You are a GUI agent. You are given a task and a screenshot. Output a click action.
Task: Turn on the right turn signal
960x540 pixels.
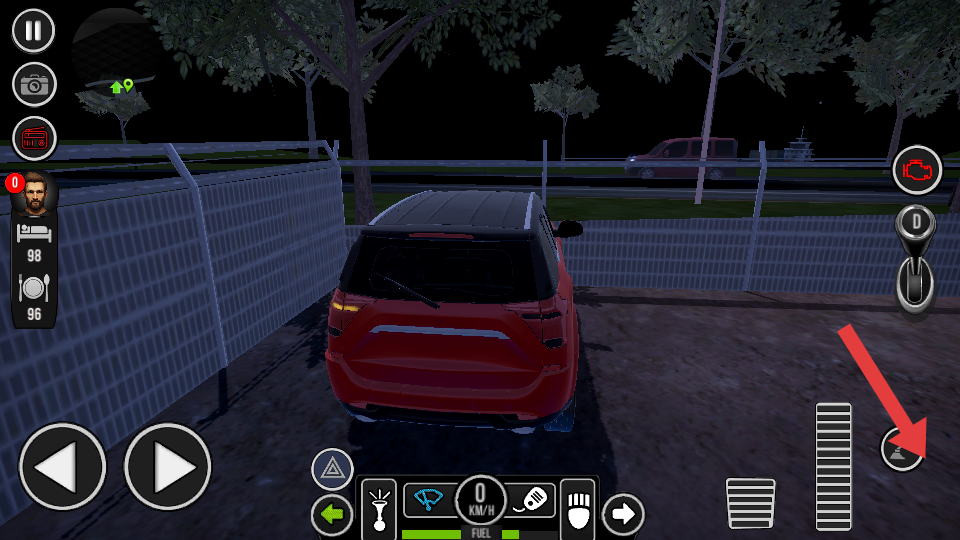coord(623,514)
